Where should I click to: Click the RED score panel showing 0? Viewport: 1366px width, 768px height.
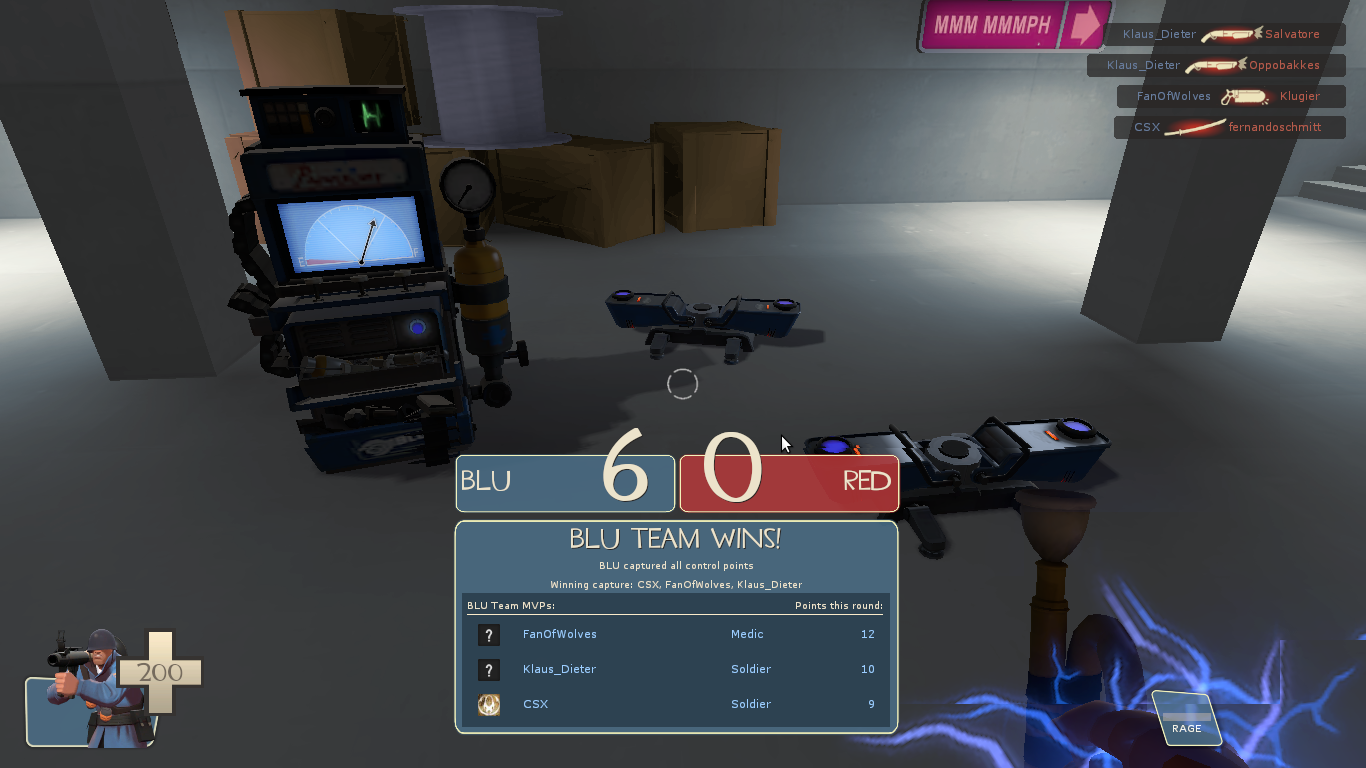pos(789,483)
